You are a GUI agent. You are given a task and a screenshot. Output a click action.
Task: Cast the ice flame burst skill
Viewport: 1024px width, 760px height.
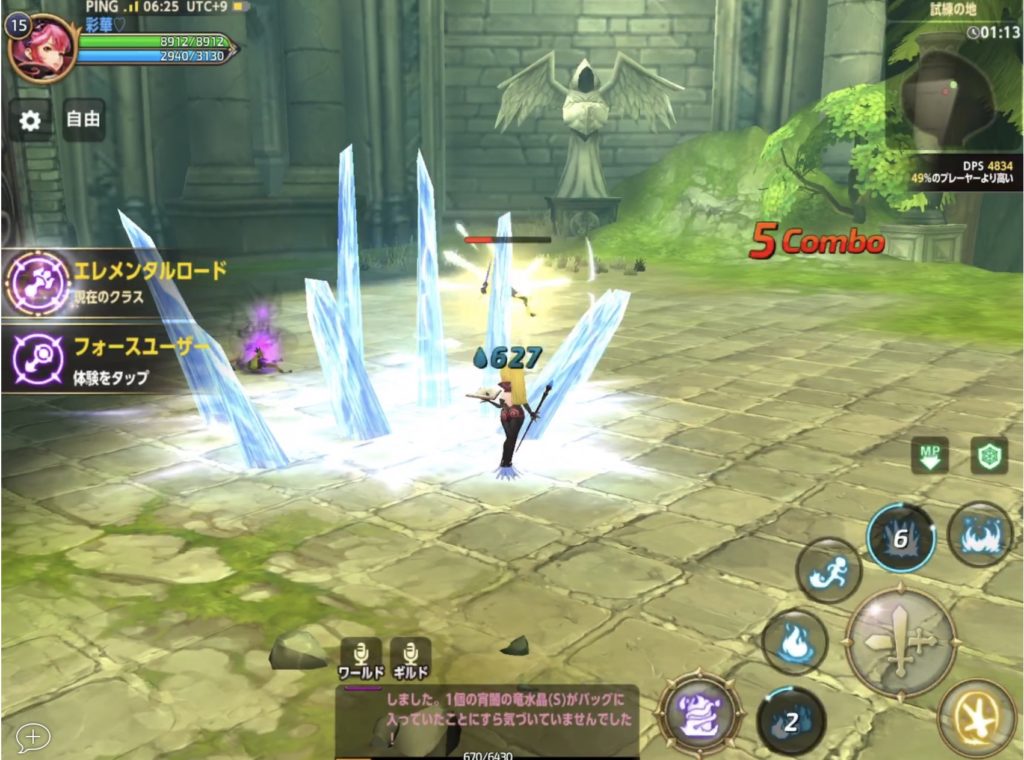point(980,536)
